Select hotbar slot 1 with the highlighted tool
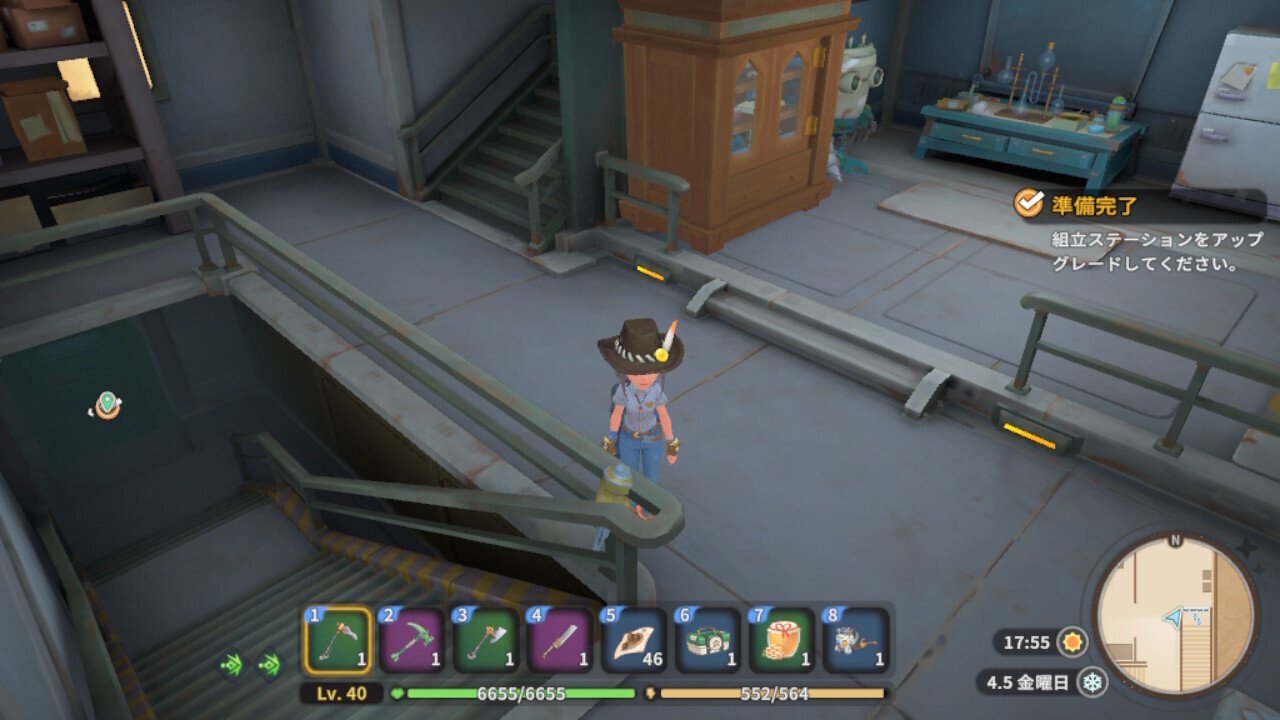Image resolution: width=1280 pixels, height=720 pixels. coord(338,641)
